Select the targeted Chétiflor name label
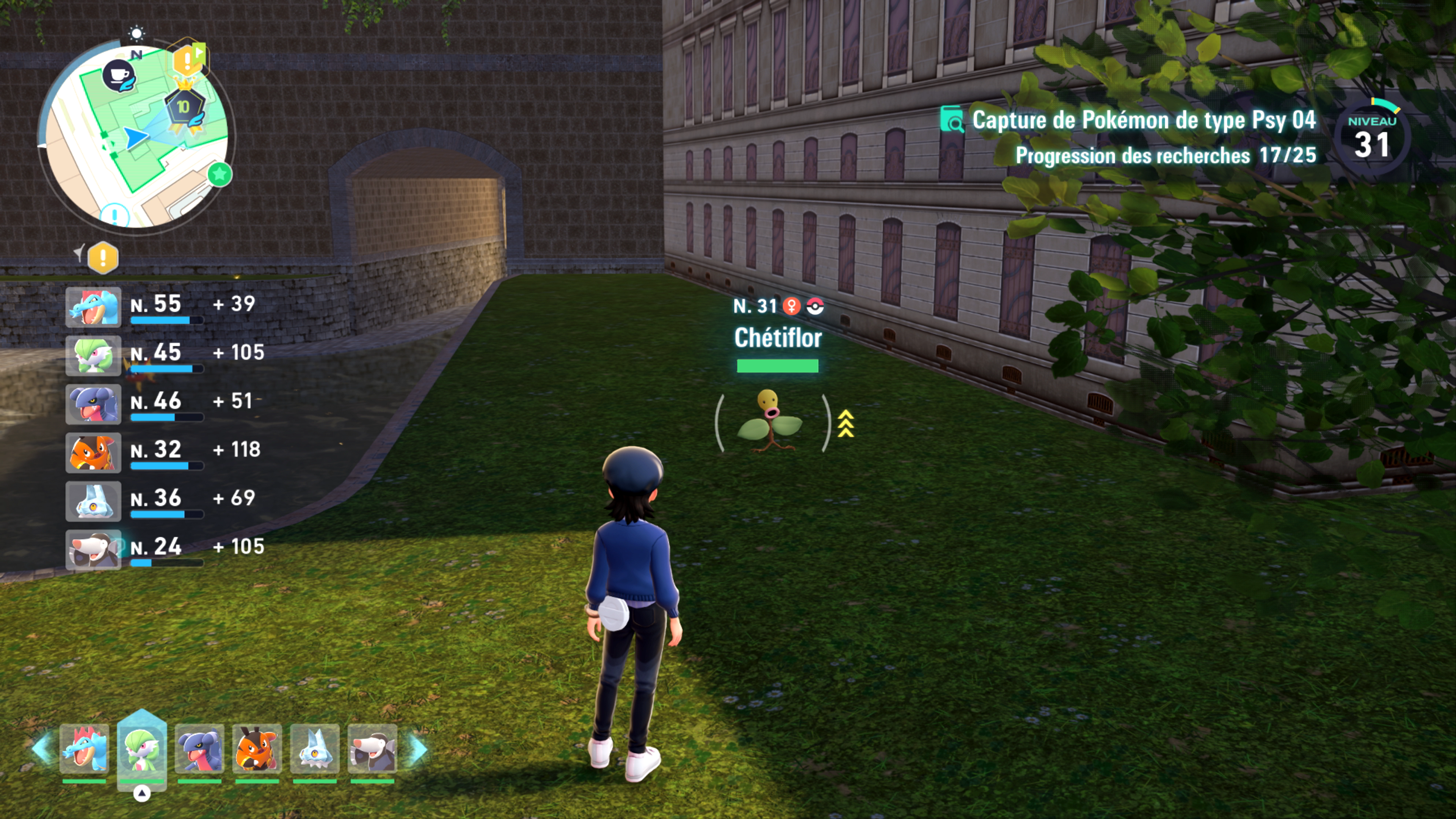Viewport: 1456px width, 819px height. click(x=778, y=338)
